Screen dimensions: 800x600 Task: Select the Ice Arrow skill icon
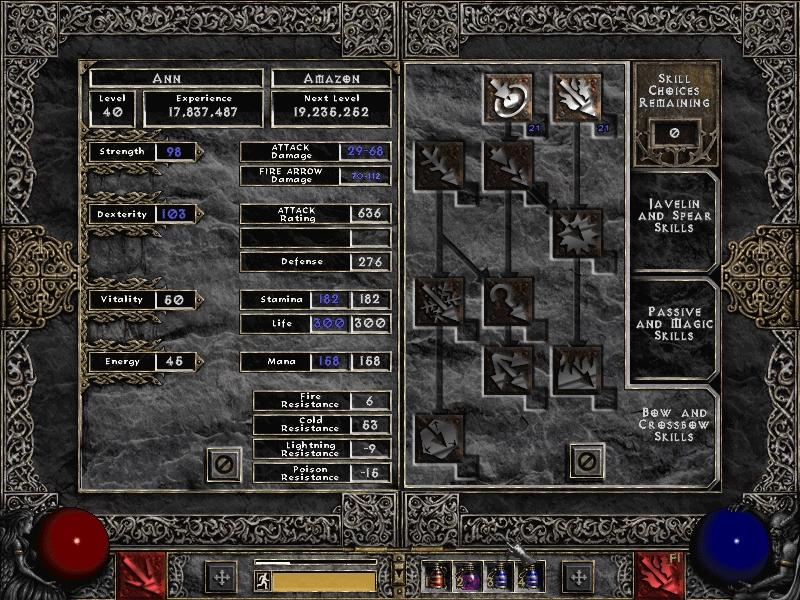coord(438,300)
